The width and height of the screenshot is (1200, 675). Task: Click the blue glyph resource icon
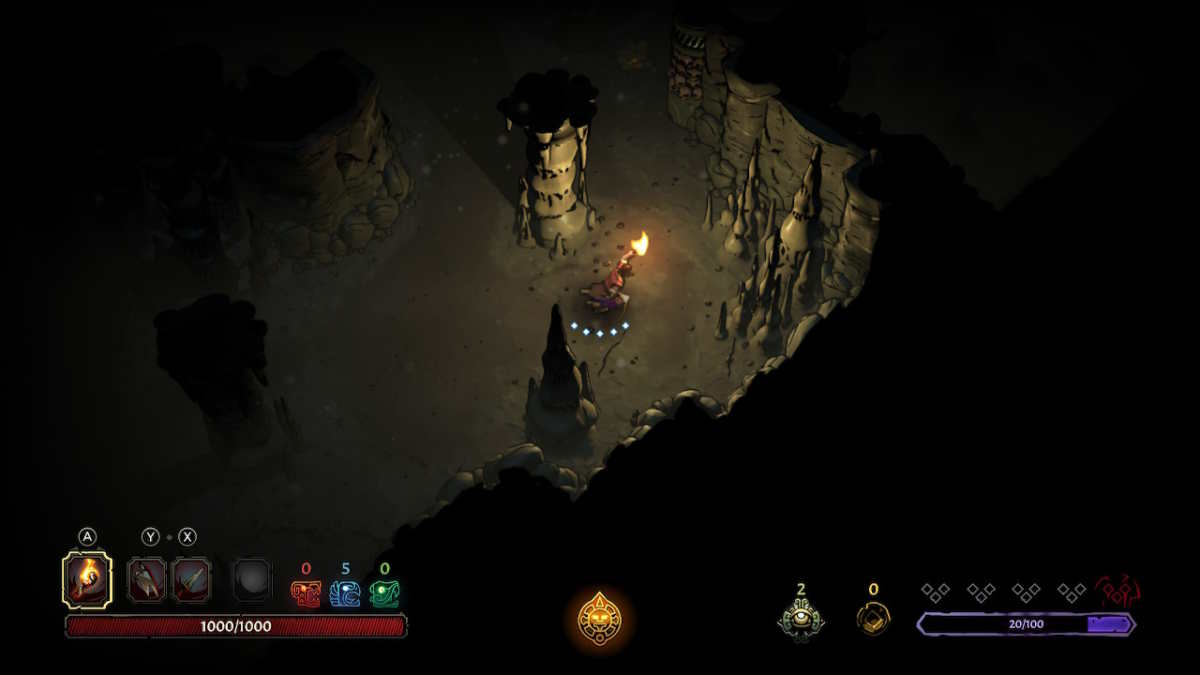(345, 594)
